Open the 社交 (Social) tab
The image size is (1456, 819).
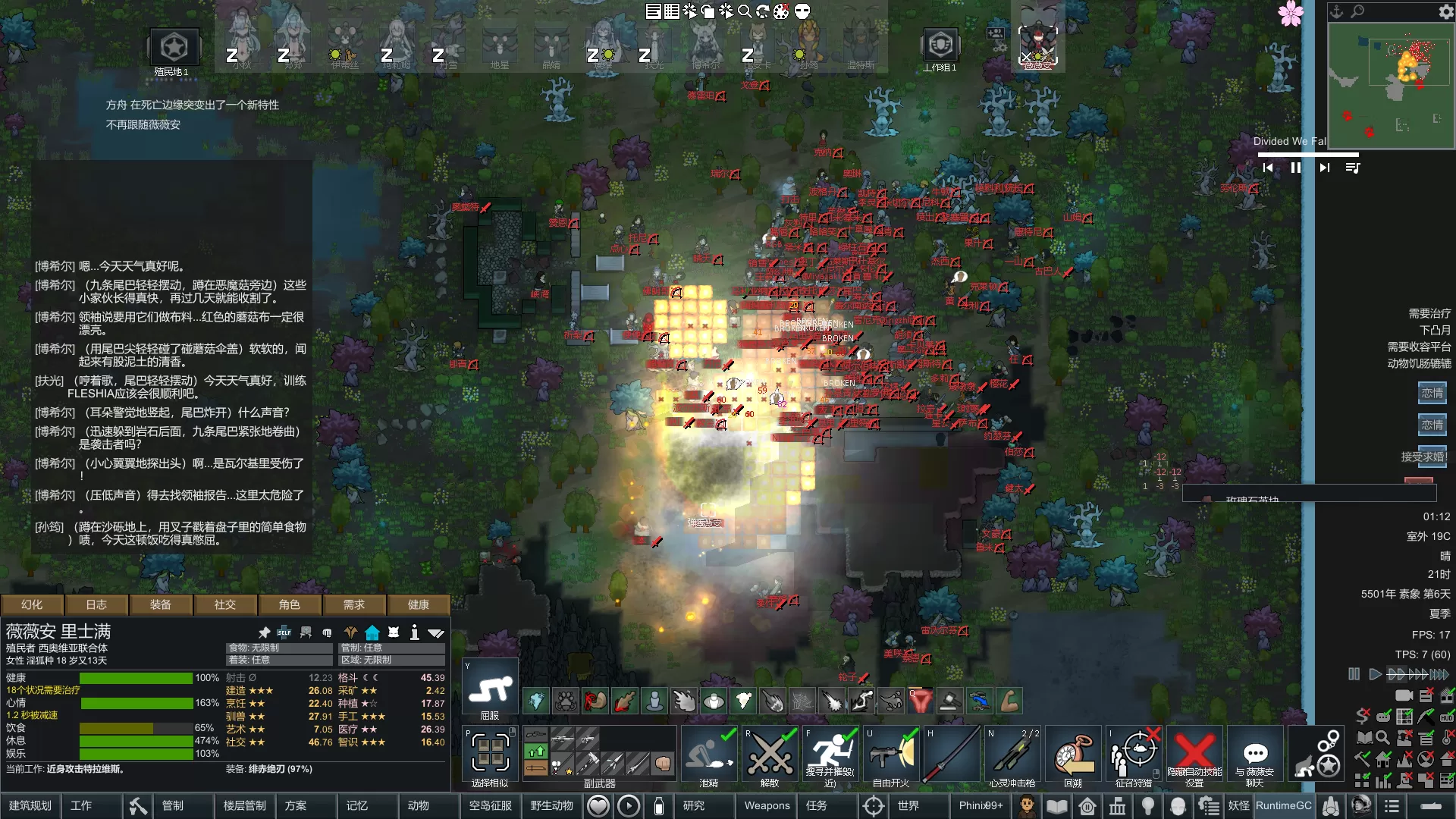[x=225, y=604]
